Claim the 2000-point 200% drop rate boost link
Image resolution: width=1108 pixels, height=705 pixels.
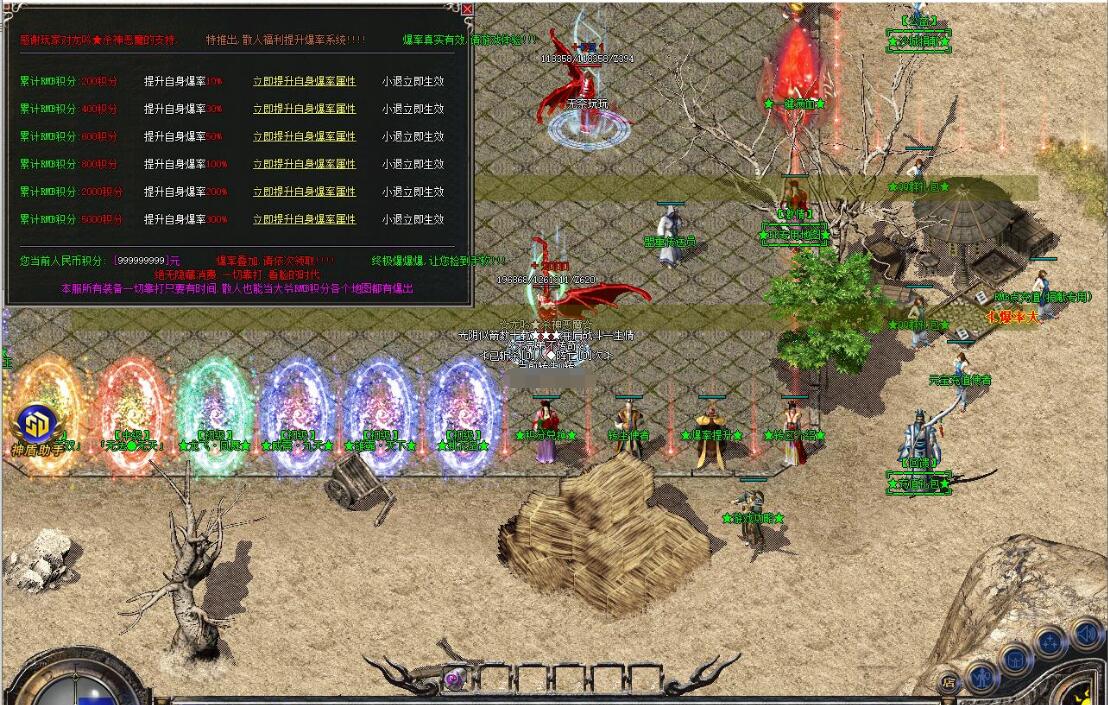pyautogui.click(x=304, y=192)
